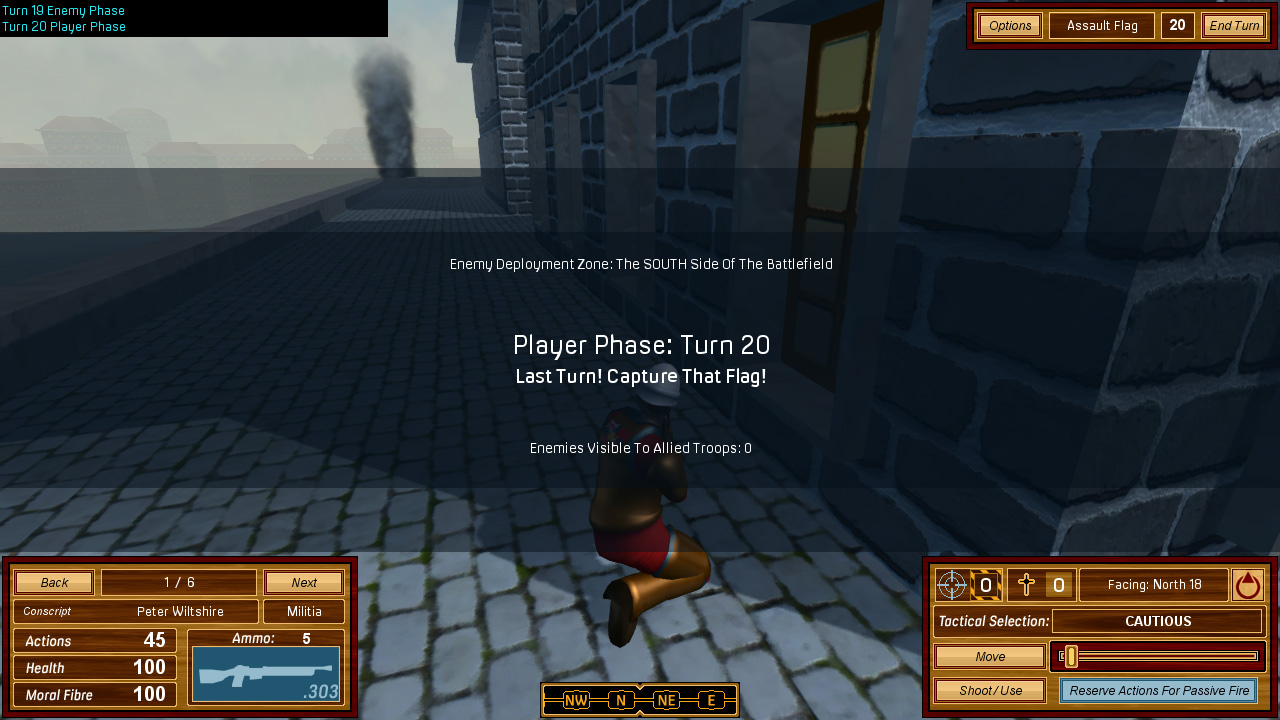Image resolution: width=1280 pixels, height=720 pixels.
Task: Go Back to the previous soldier
Action: pyautogui.click(x=54, y=583)
